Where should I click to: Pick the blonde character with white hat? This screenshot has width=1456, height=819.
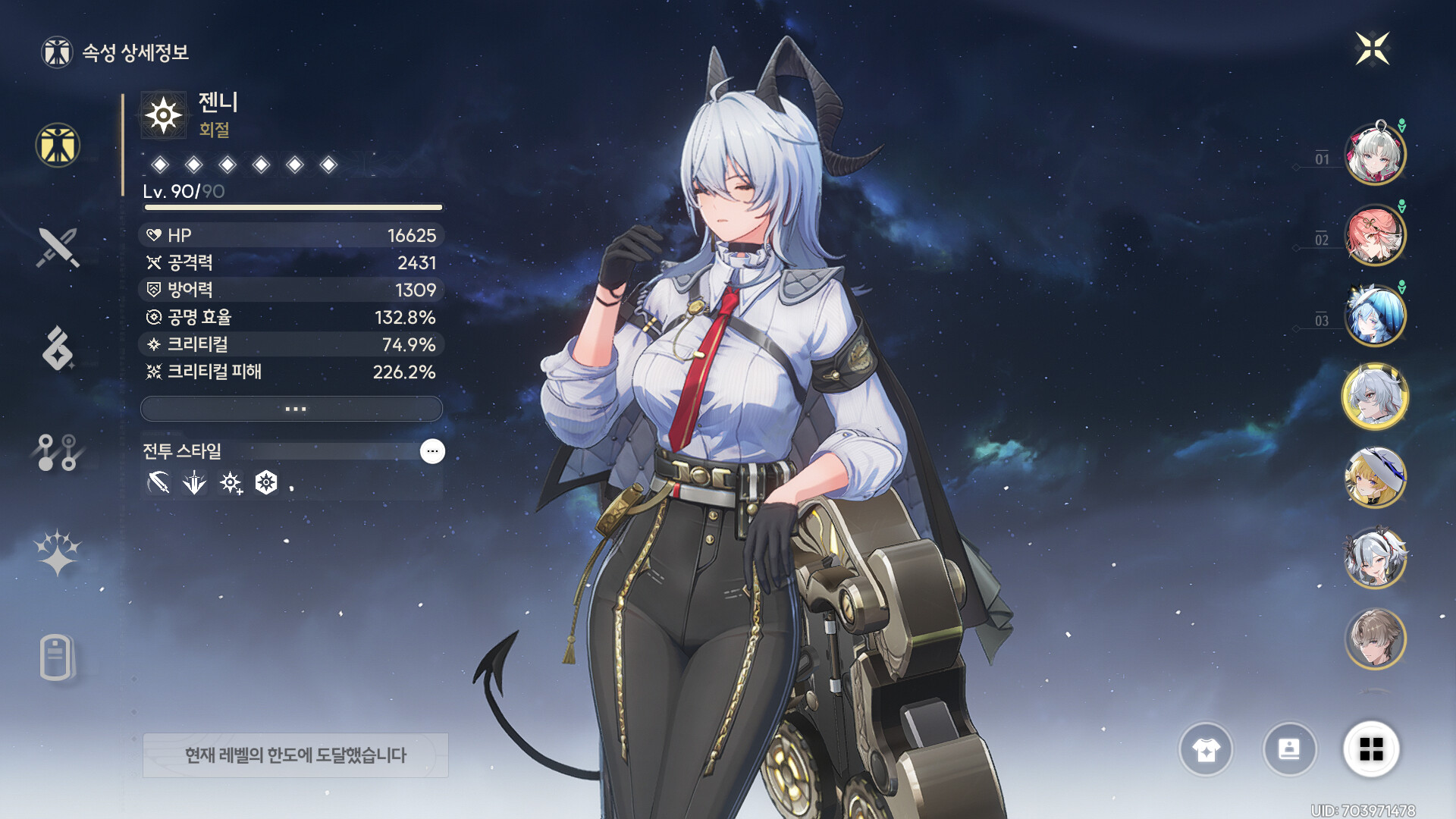coord(1374,477)
